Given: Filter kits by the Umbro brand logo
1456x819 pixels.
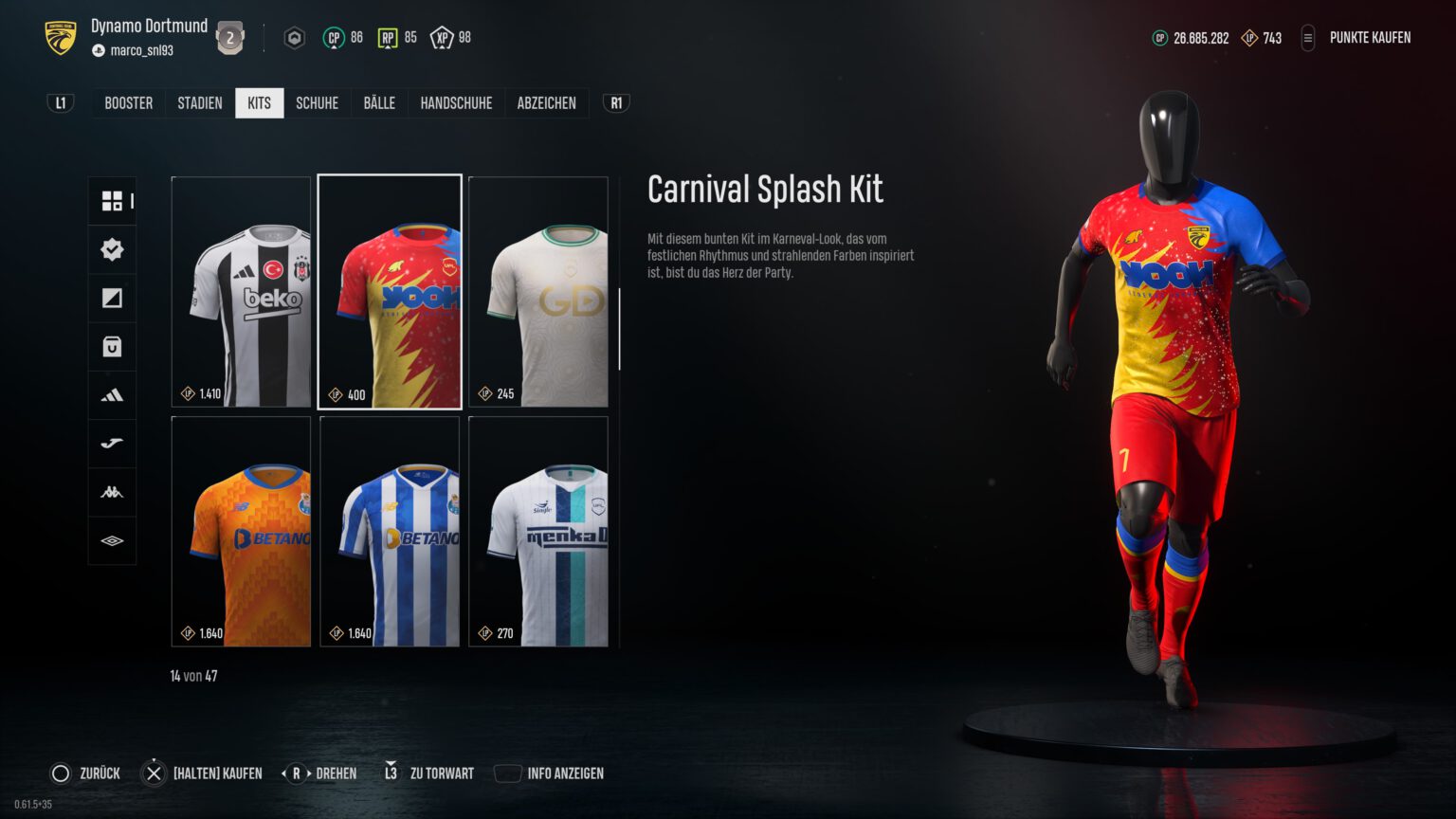Looking at the screenshot, I should 112,539.
